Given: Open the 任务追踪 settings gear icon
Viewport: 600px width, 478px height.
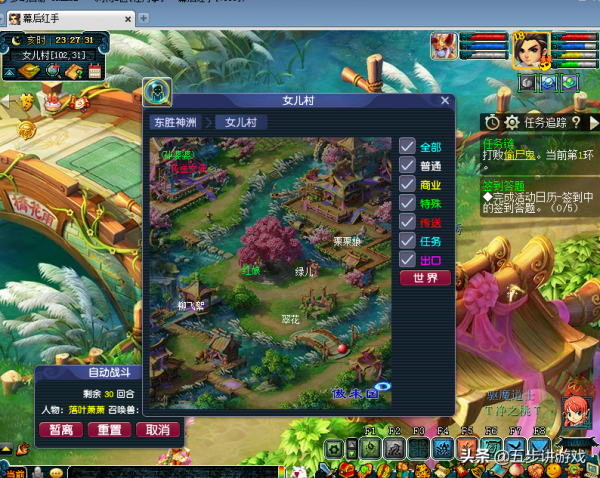Looking at the screenshot, I should pyautogui.click(x=511, y=122).
